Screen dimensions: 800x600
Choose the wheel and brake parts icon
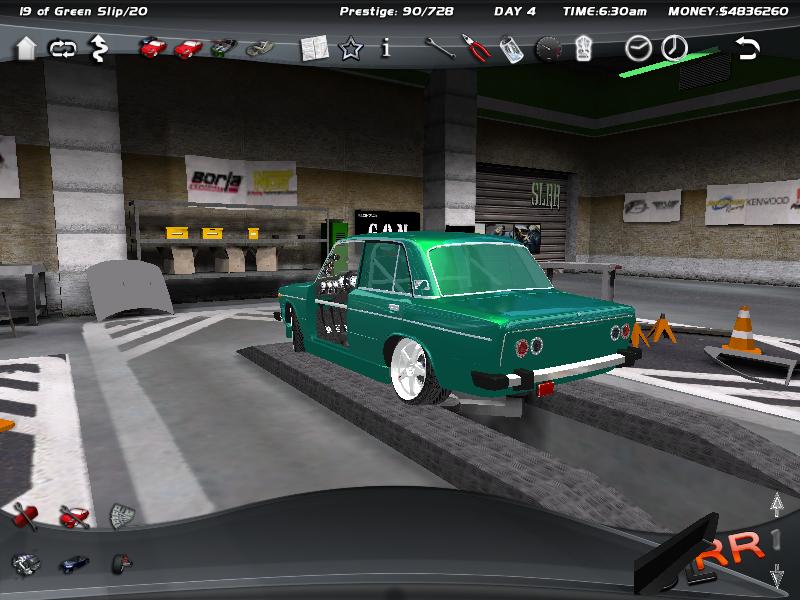click(x=122, y=563)
